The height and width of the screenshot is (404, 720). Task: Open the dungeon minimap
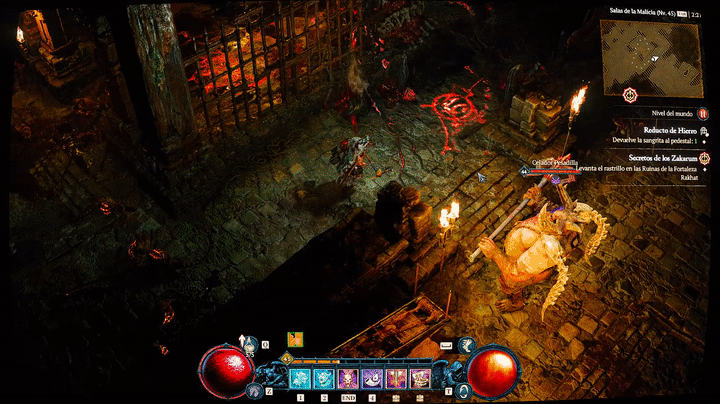[x=657, y=49]
